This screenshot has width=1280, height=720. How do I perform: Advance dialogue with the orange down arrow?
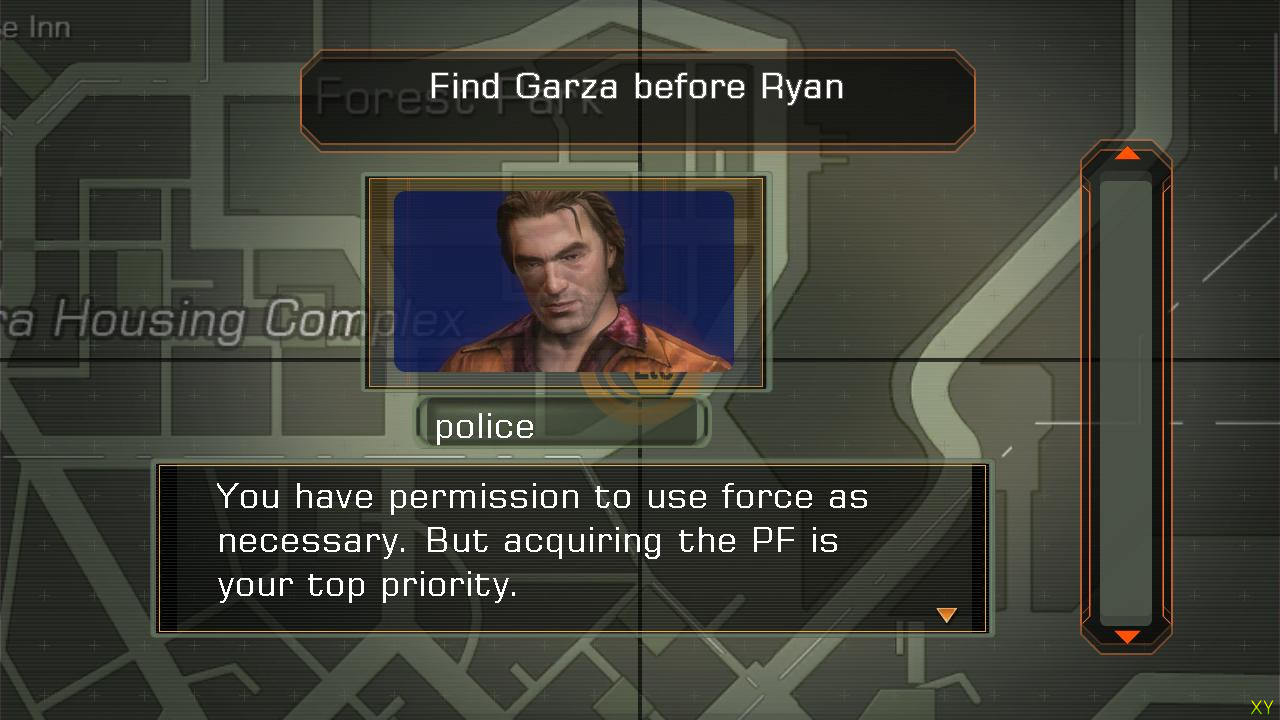(x=946, y=615)
